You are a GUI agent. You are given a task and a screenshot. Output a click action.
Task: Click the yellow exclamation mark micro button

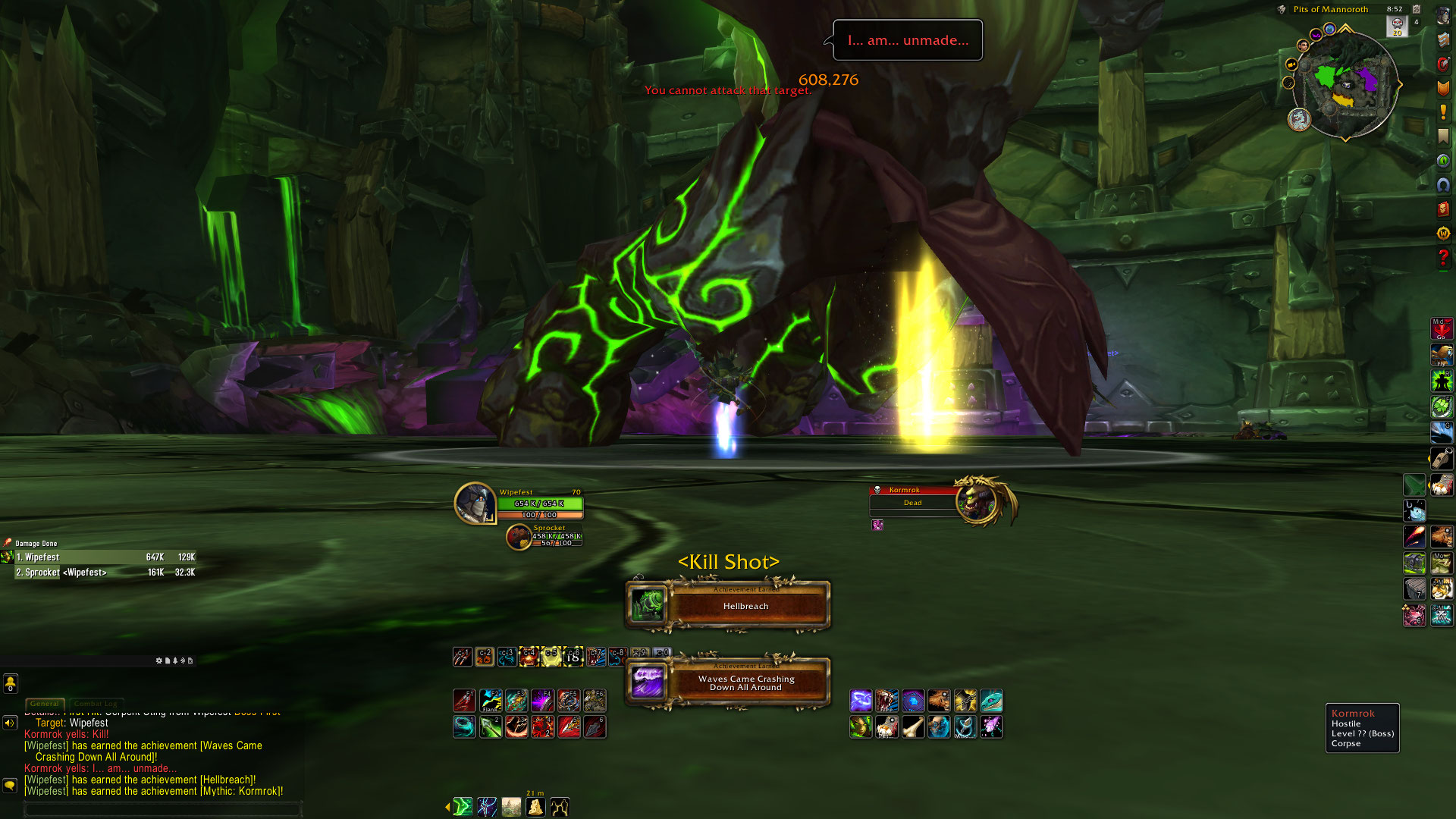click(x=1442, y=112)
